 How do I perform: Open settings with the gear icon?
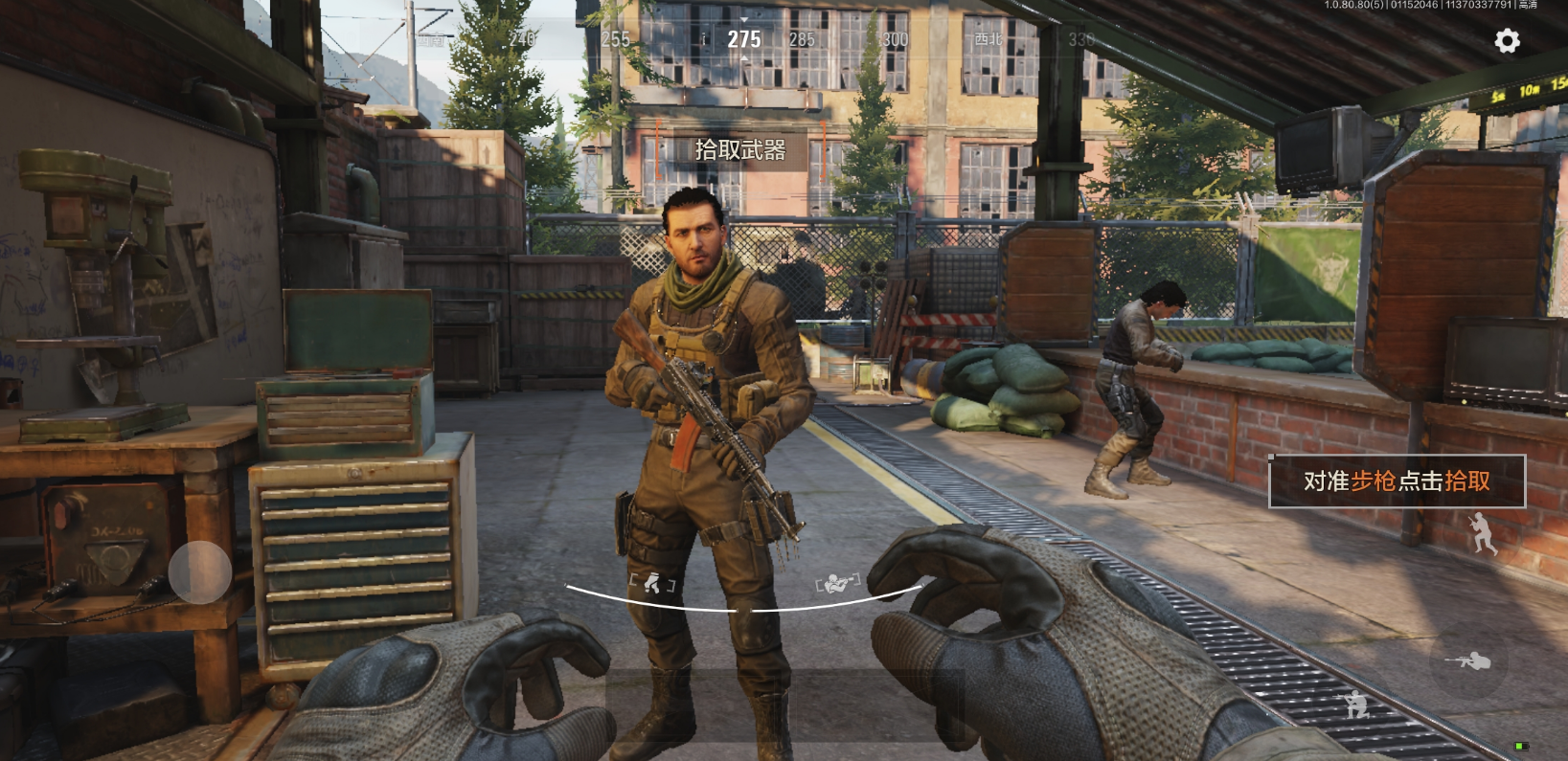1507,41
